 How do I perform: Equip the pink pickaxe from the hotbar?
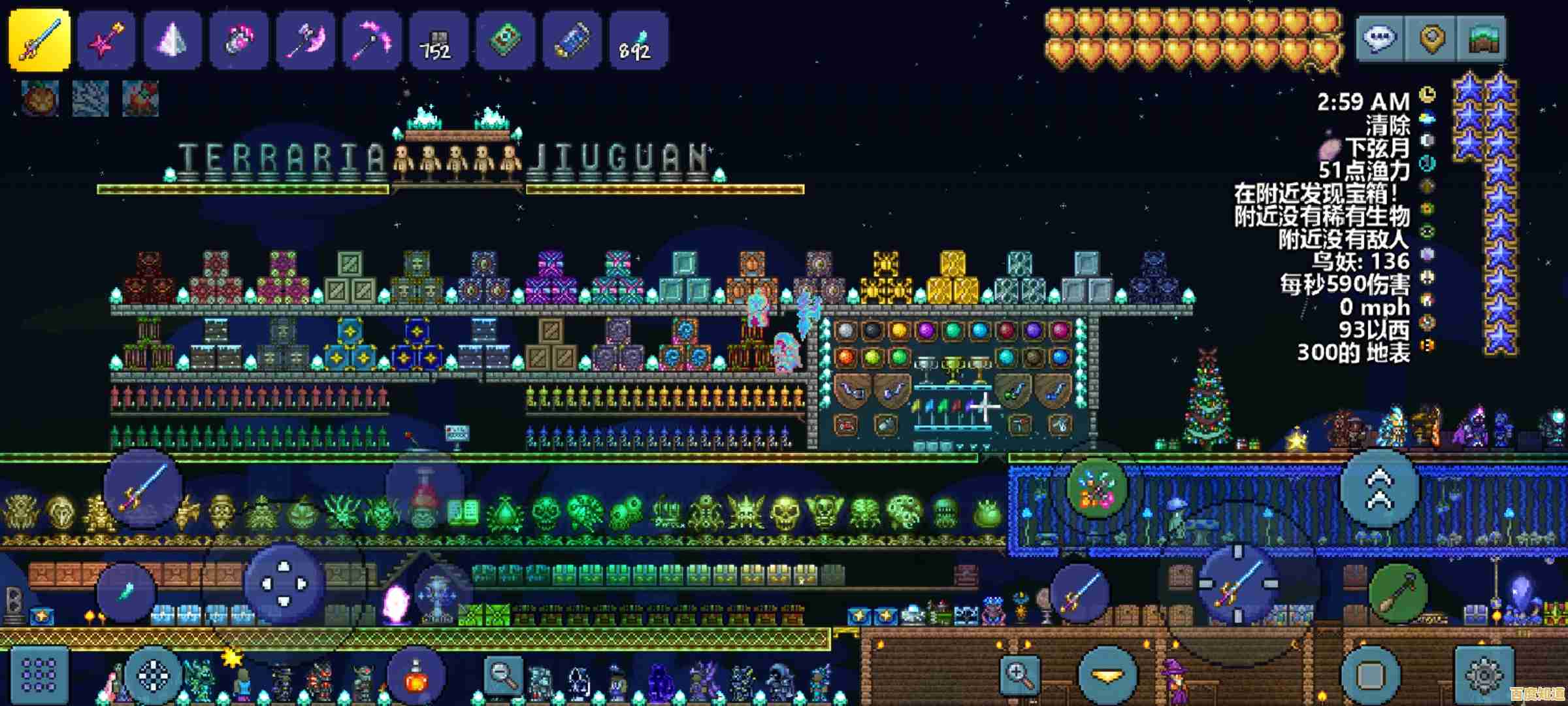tap(372, 40)
